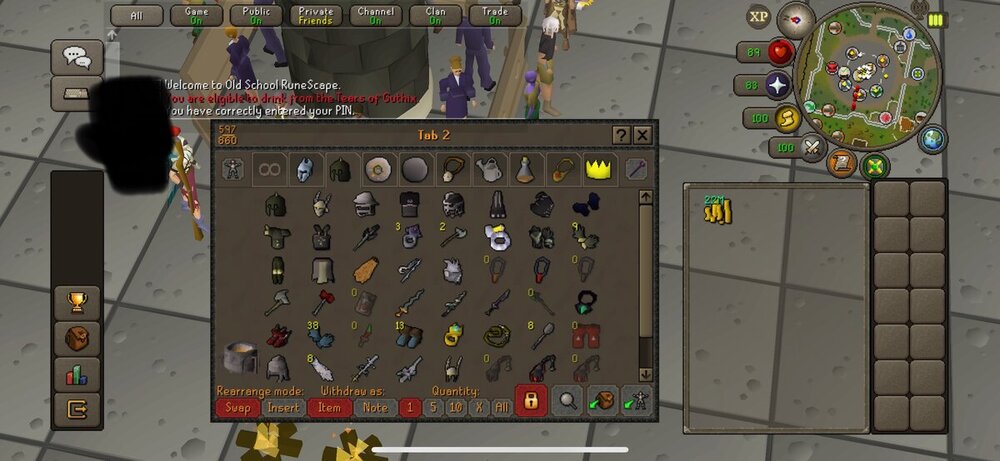This screenshot has width=1000, height=461.
Task: Set withdraw quantity to 10
Action: 455,407
